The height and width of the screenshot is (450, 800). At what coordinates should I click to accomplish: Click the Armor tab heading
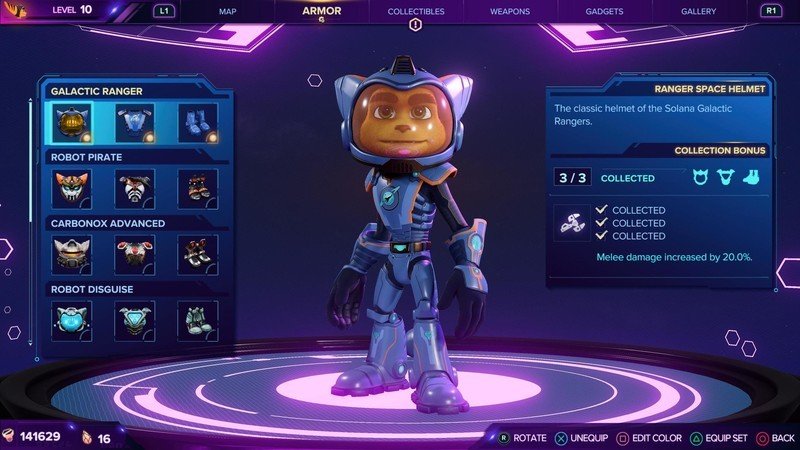coord(322,11)
